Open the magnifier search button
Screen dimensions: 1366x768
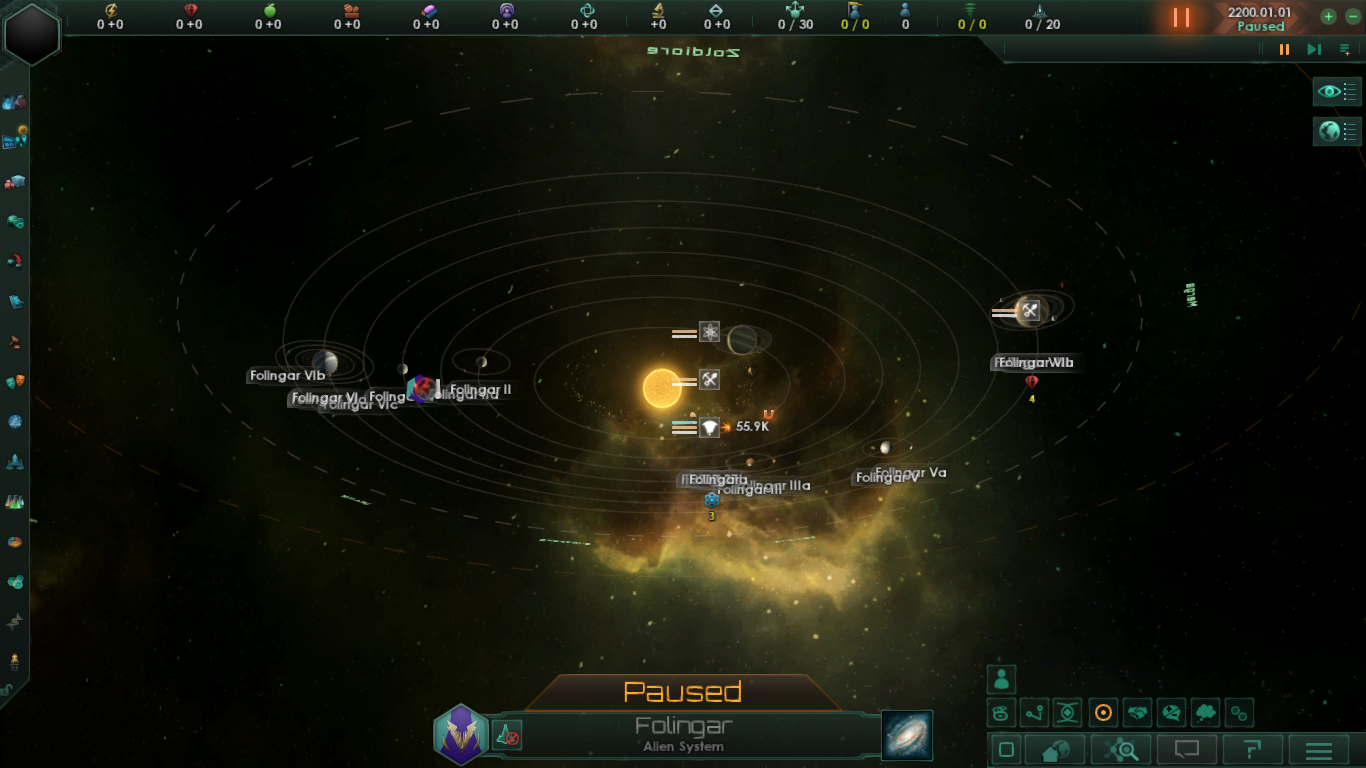[1121, 750]
